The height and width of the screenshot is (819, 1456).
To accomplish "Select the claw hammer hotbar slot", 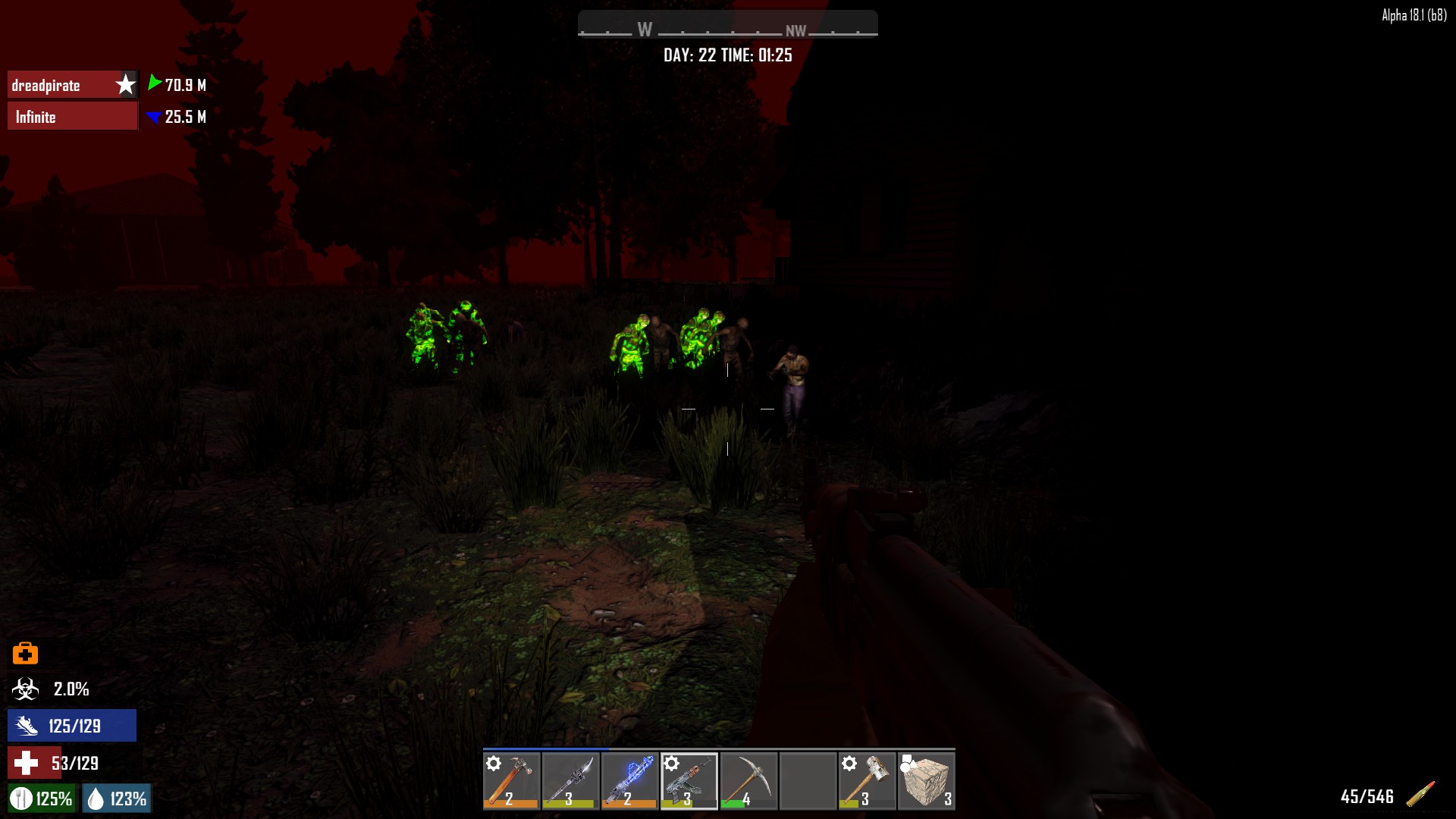I will [512, 780].
